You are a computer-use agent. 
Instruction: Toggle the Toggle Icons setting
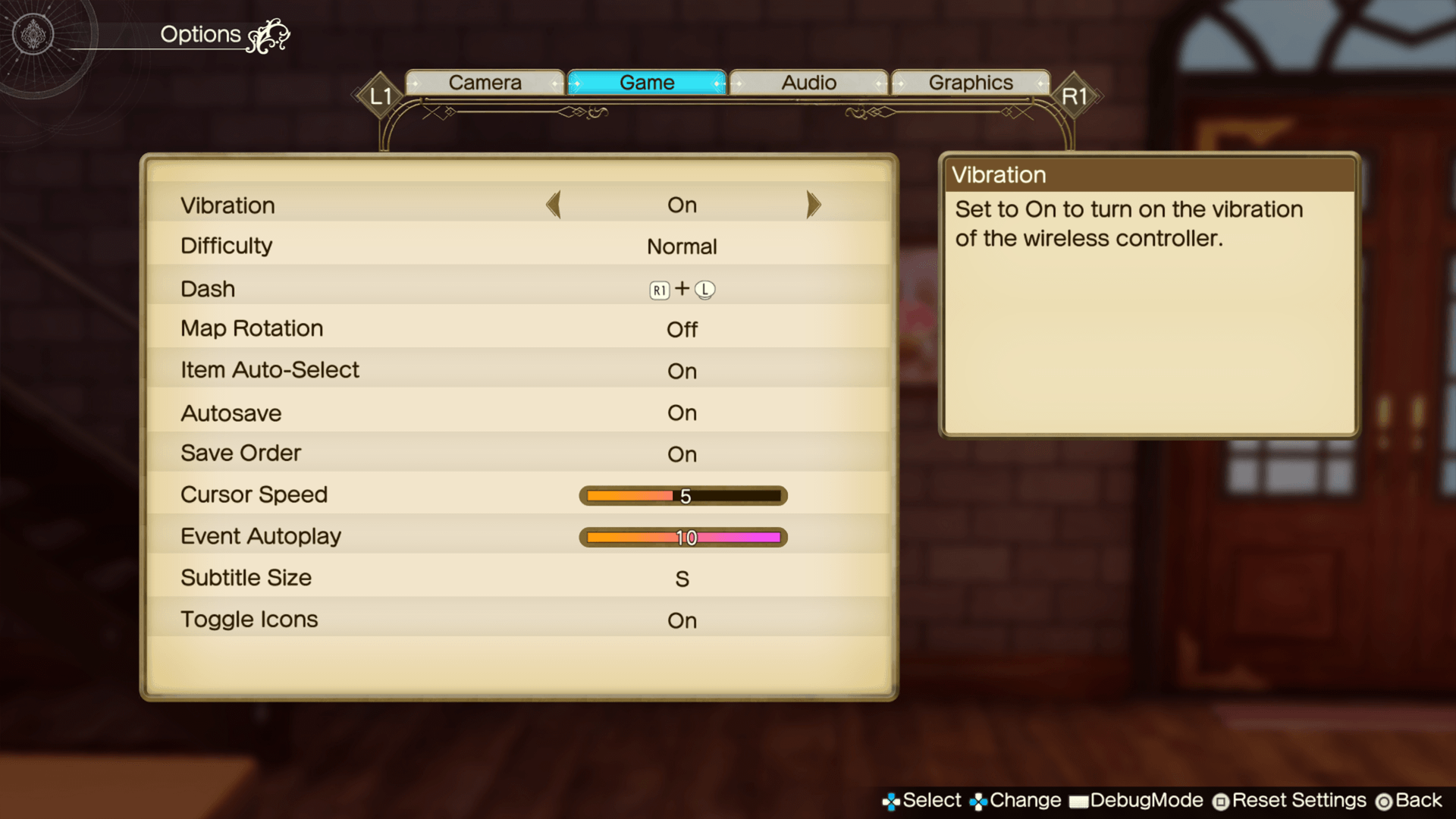(519, 620)
